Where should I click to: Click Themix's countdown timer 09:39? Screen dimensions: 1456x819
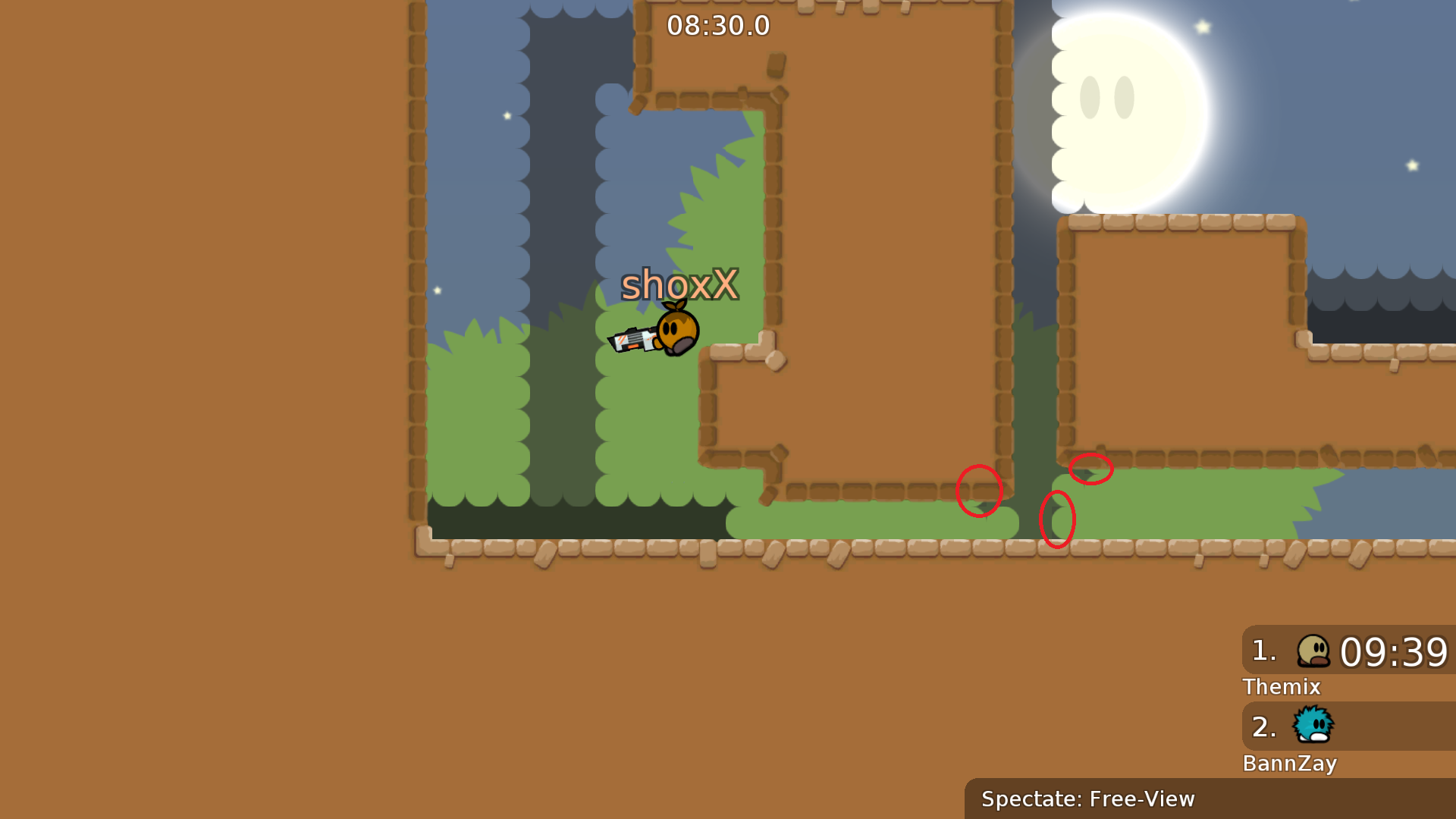tap(1395, 651)
